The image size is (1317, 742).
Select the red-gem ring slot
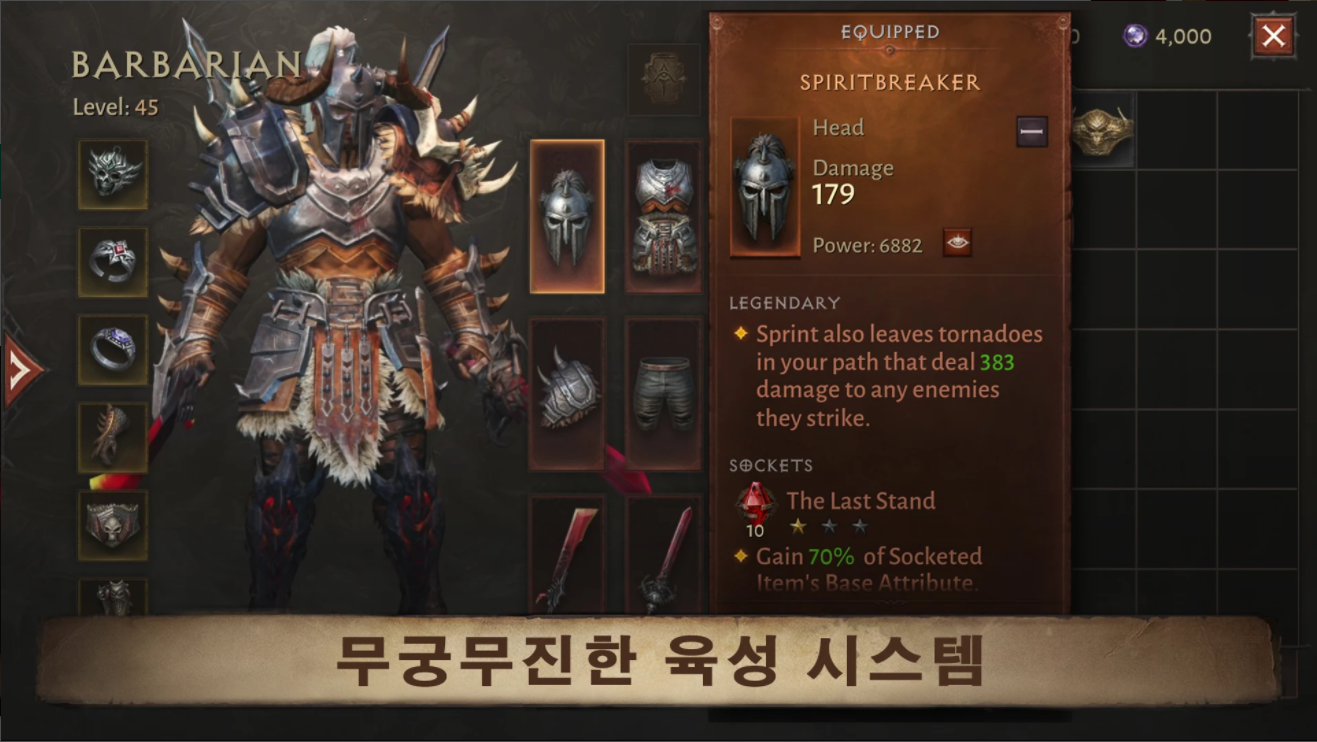pos(113,260)
